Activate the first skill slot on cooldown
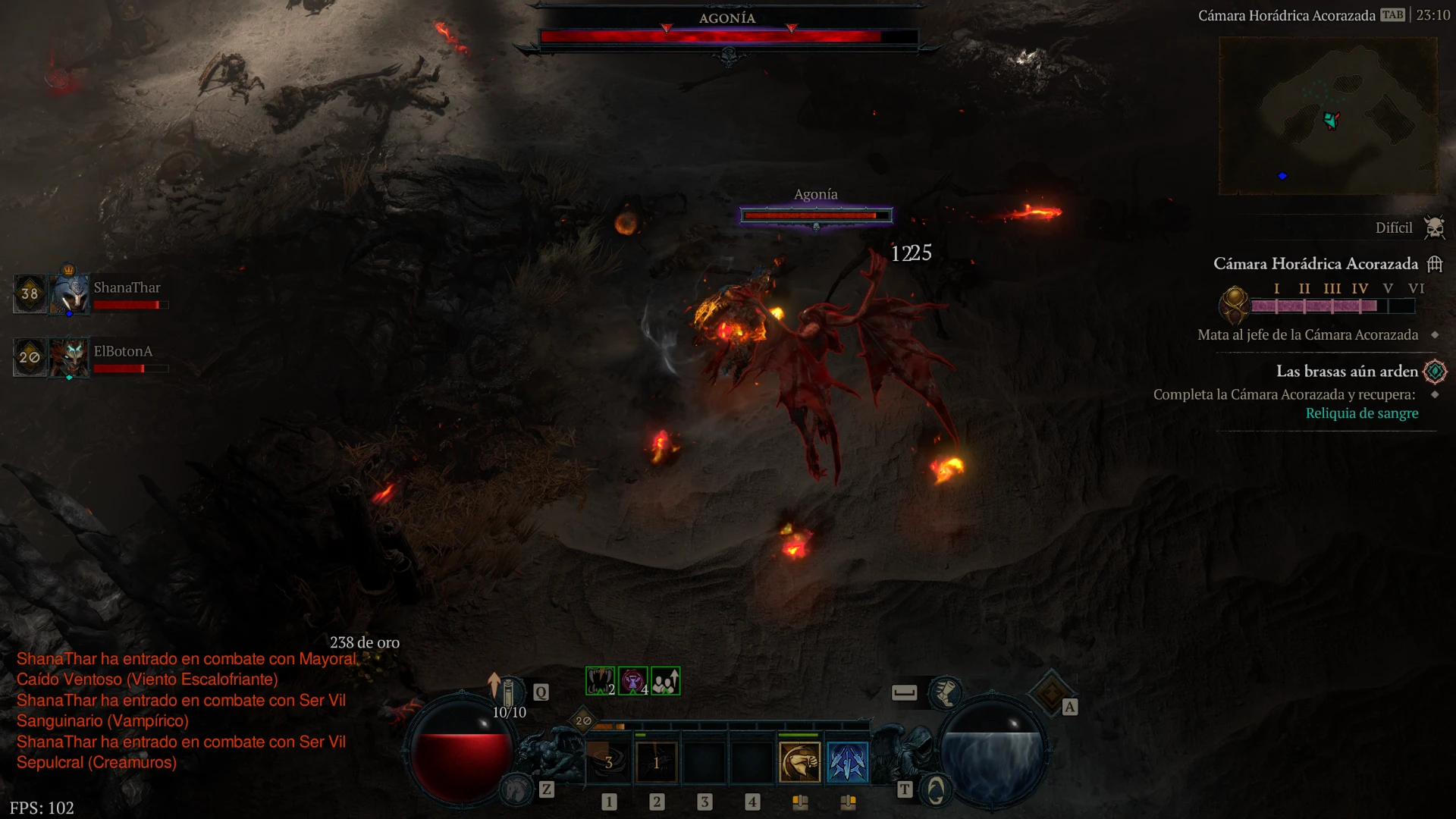The width and height of the screenshot is (1456, 819). pyautogui.click(x=609, y=762)
